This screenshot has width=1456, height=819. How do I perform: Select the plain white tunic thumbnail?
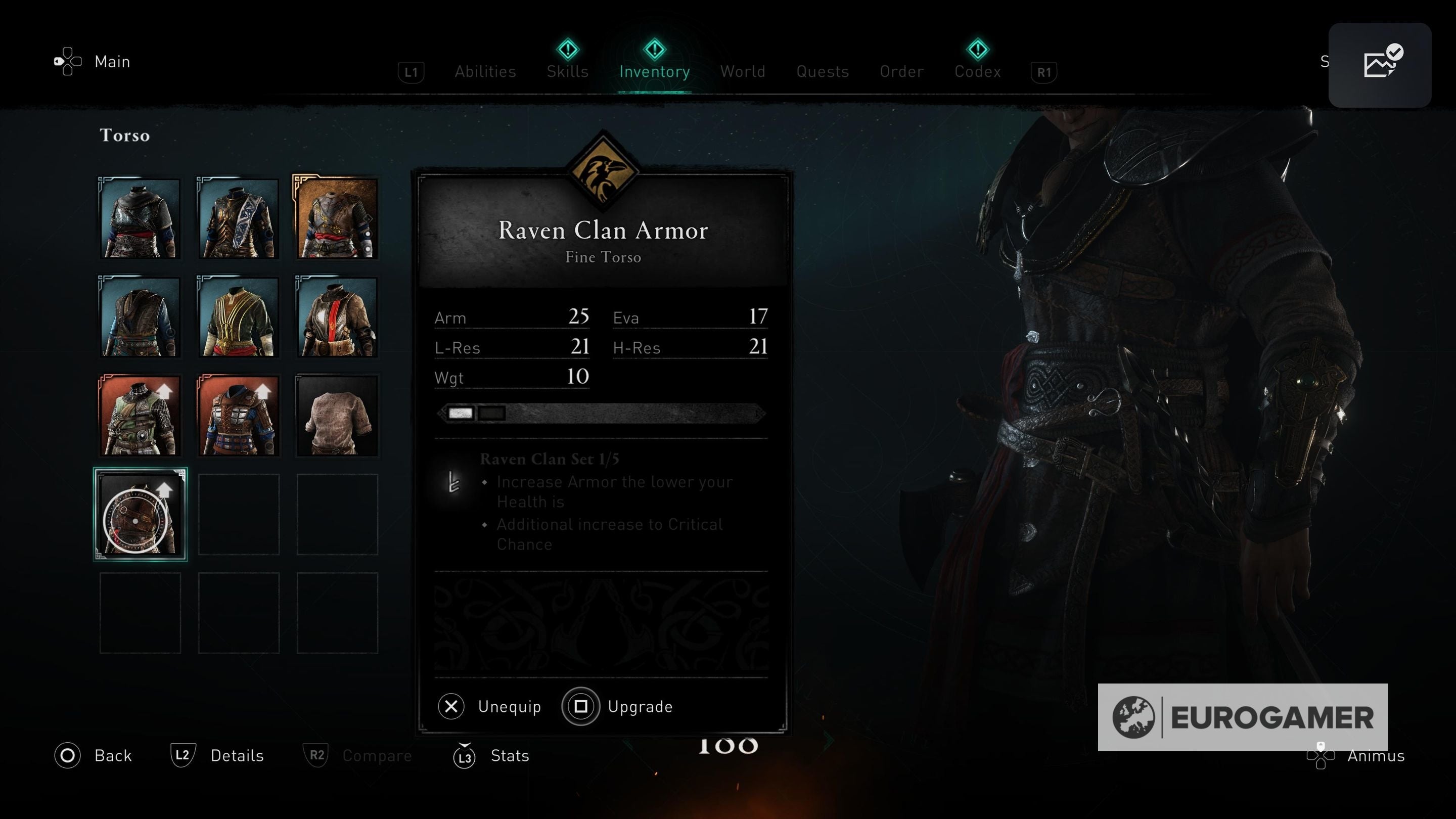336,416
